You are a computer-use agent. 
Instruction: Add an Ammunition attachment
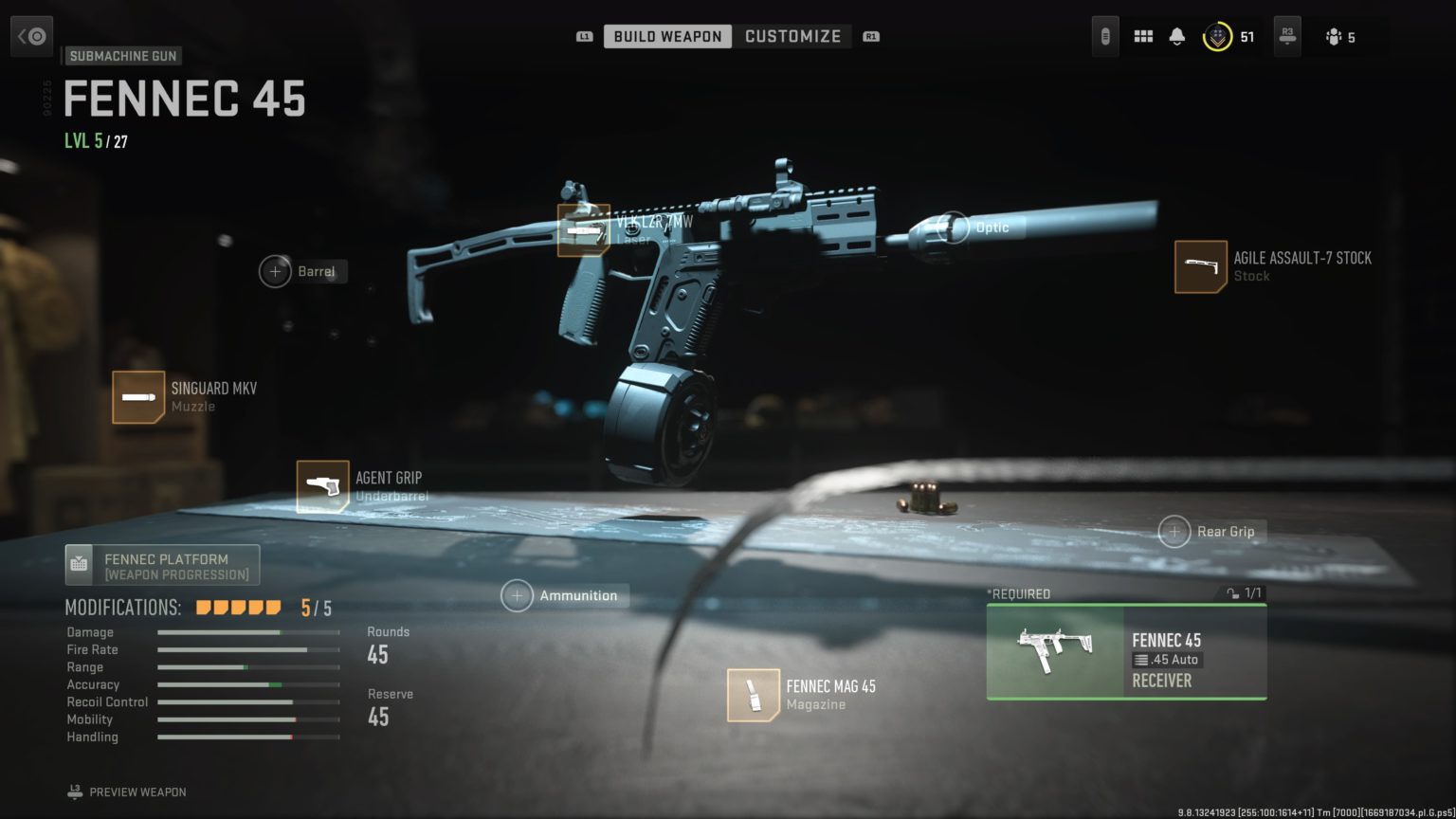(x=518, y=596)
